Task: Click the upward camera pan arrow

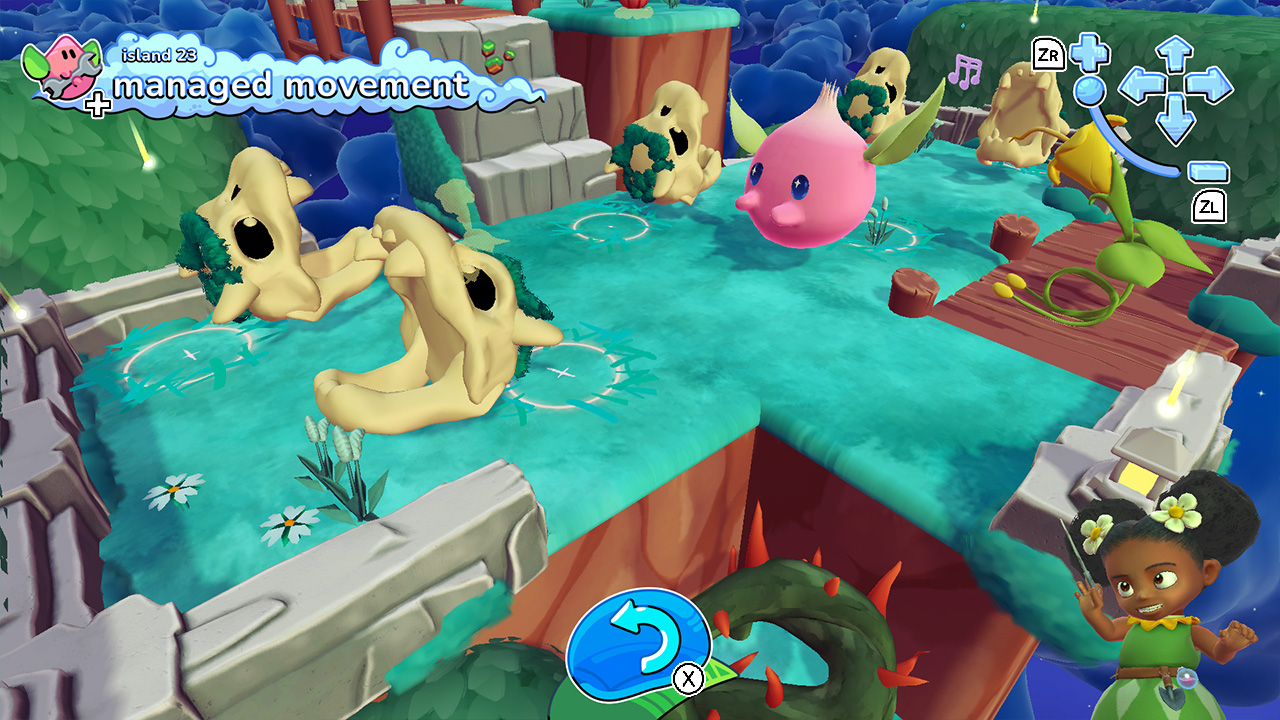Action: [x=1173, y=53]
